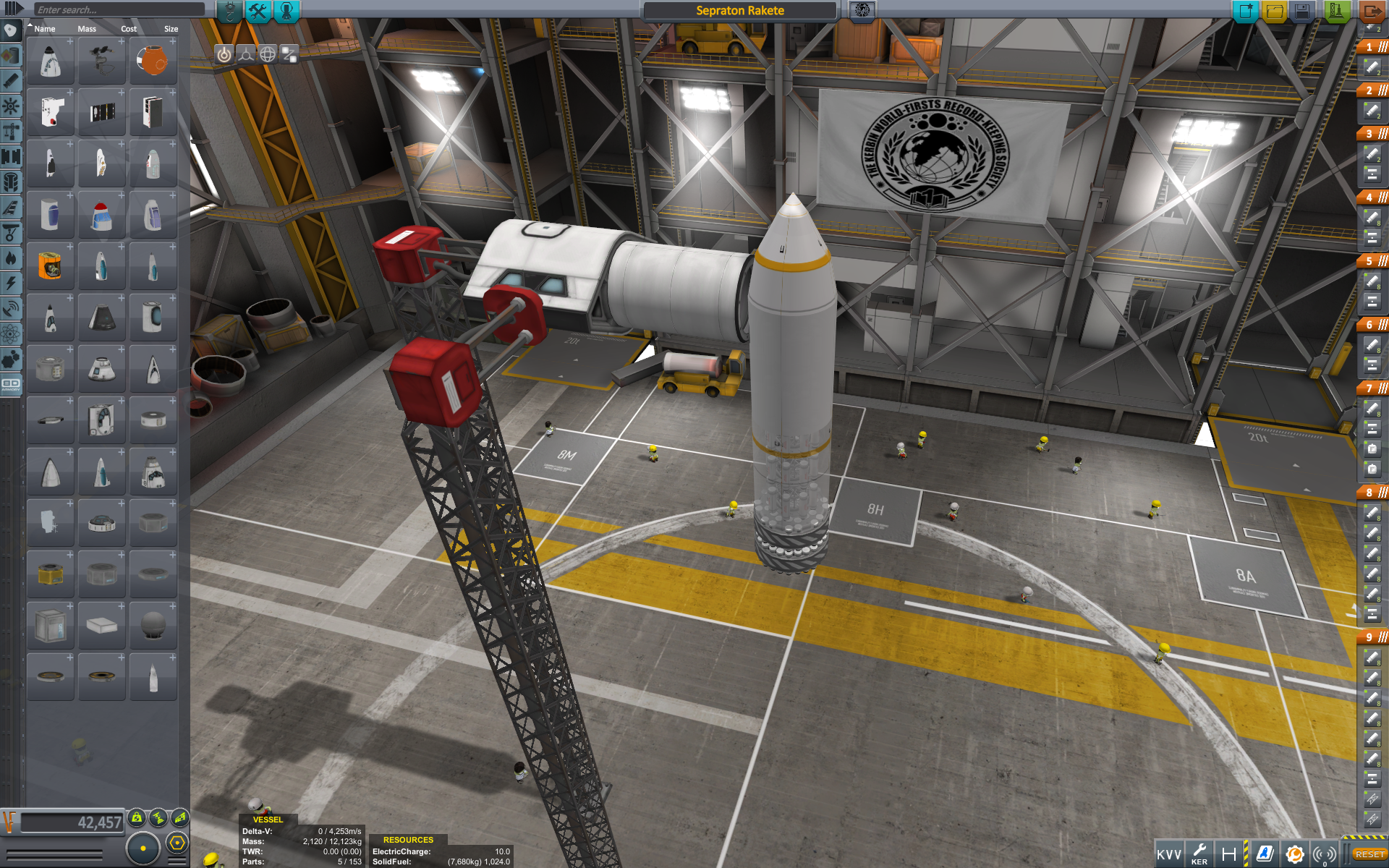The width and height of the screenshot is (1389, 868).
Task: Open the crew assignment tab
Action: point(286,11)
